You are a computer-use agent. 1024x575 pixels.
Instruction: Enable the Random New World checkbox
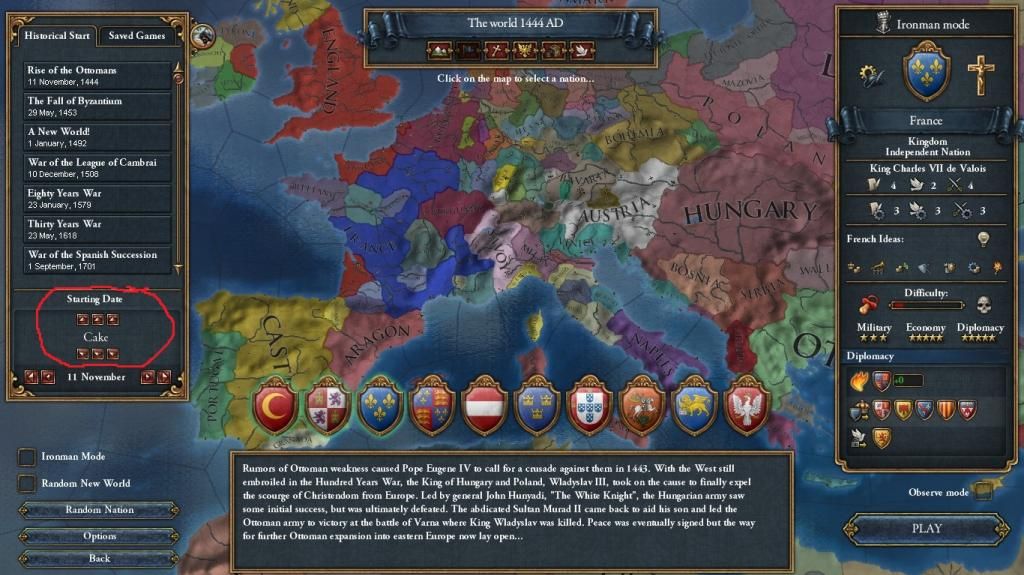pos(27,483)
